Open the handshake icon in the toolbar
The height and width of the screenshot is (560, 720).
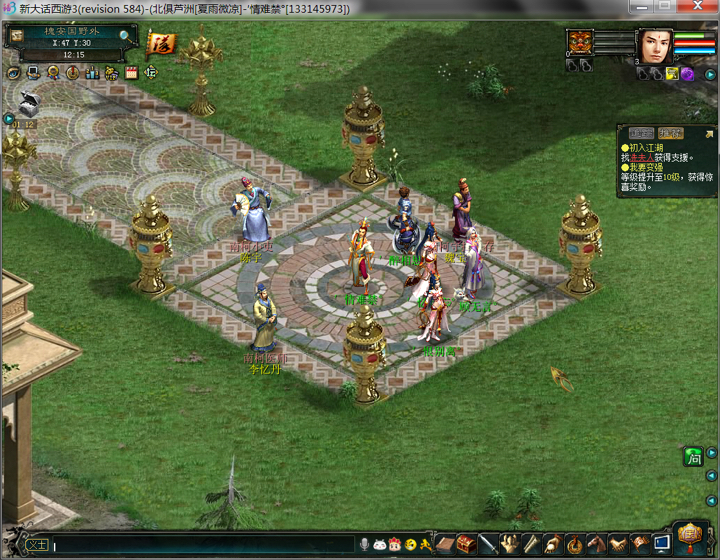click(x=619, y=545)
